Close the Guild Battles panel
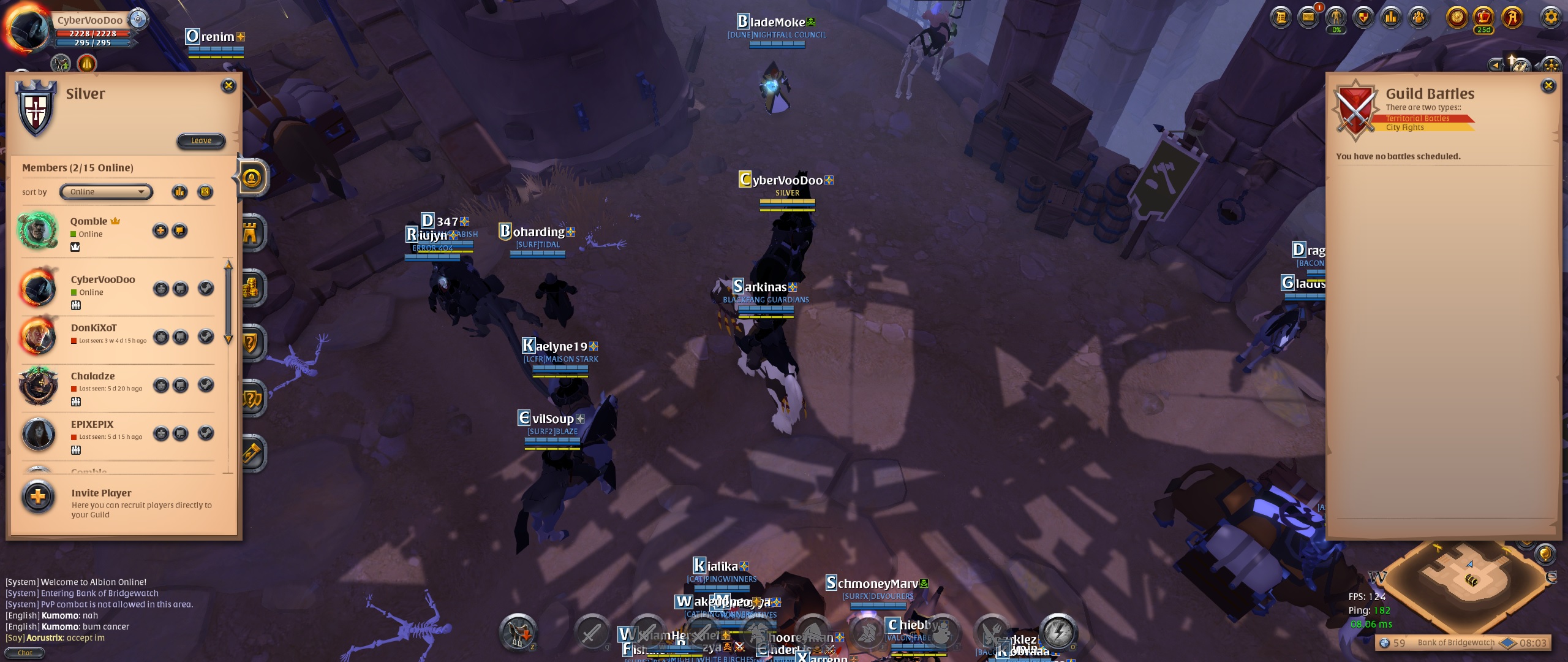Viewport: 1568px width, 662px height. (1548, 86)
